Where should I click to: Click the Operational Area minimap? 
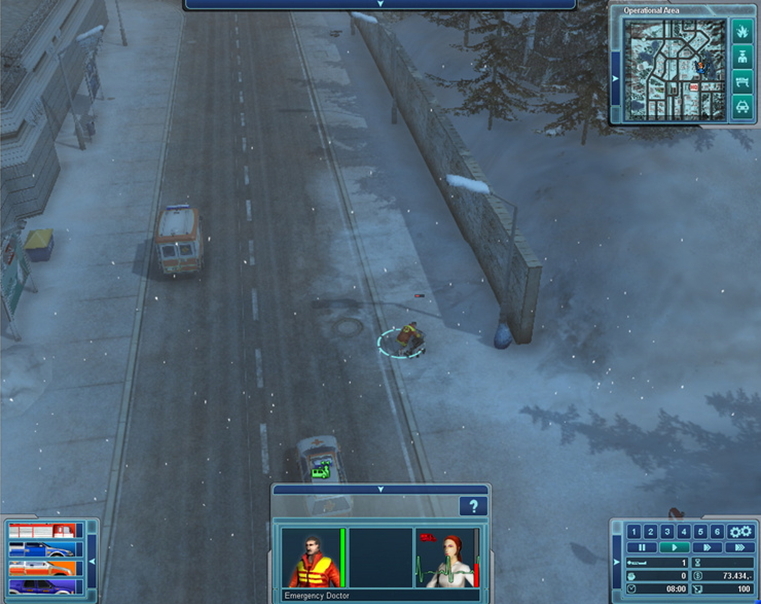click(x=673, y=69)
